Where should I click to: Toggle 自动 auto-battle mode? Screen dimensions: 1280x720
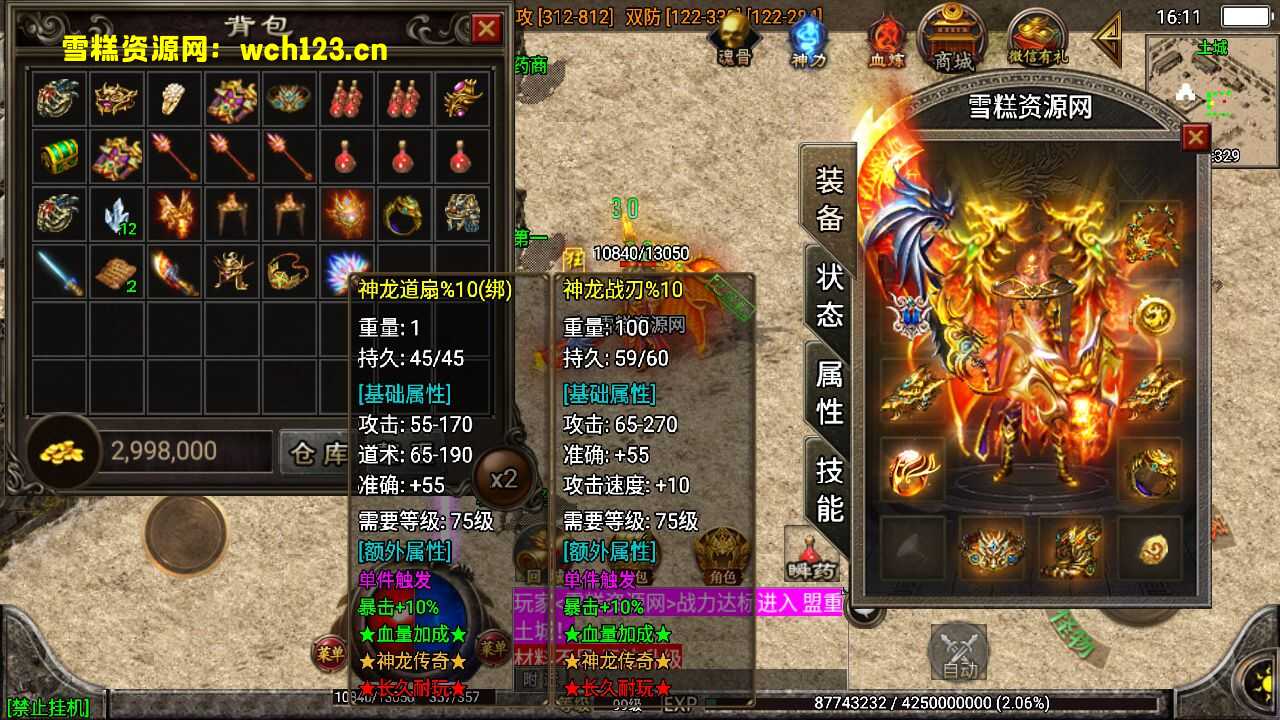[957, 650]
